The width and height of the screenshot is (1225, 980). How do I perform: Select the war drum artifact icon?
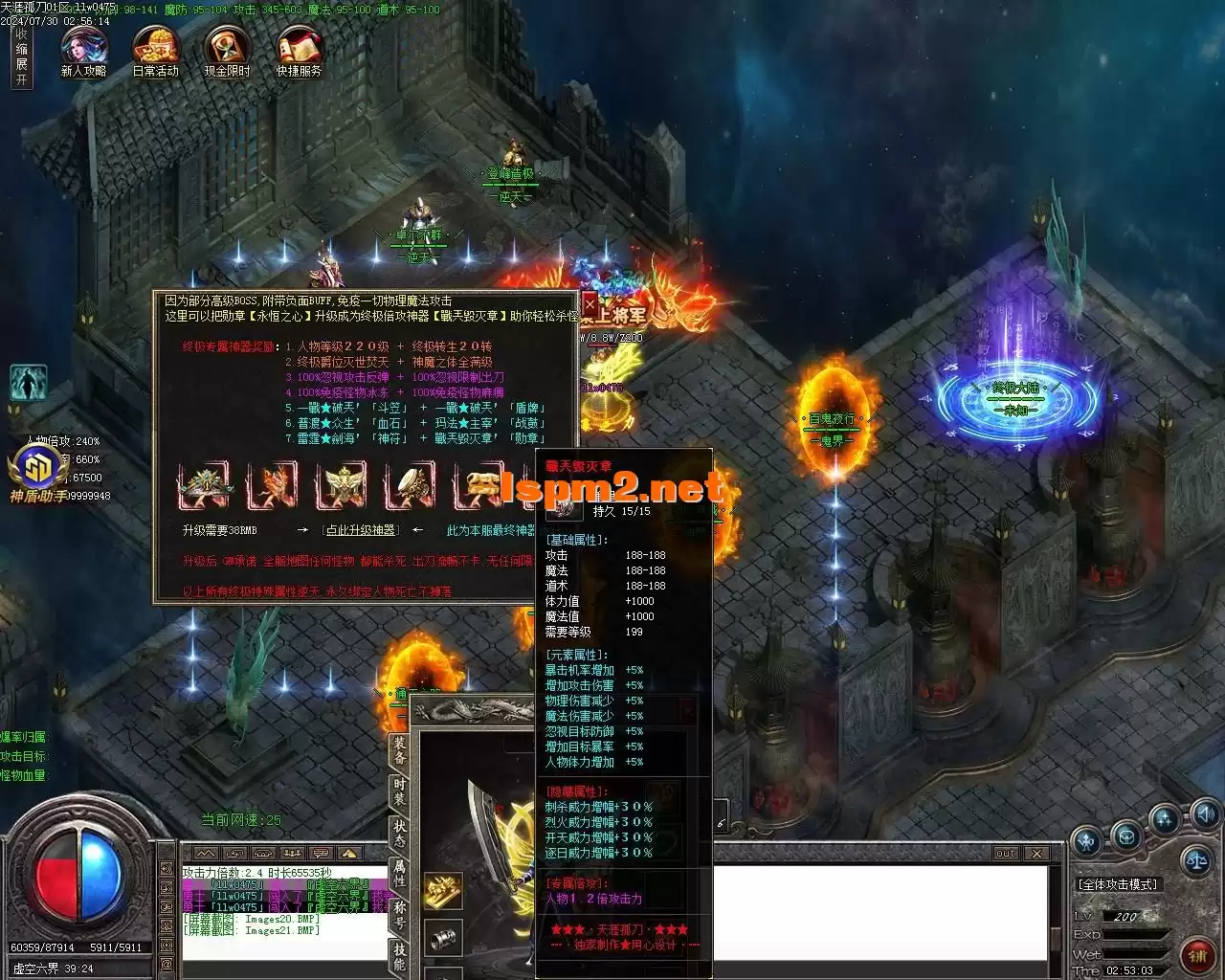[x=412, y=485]
